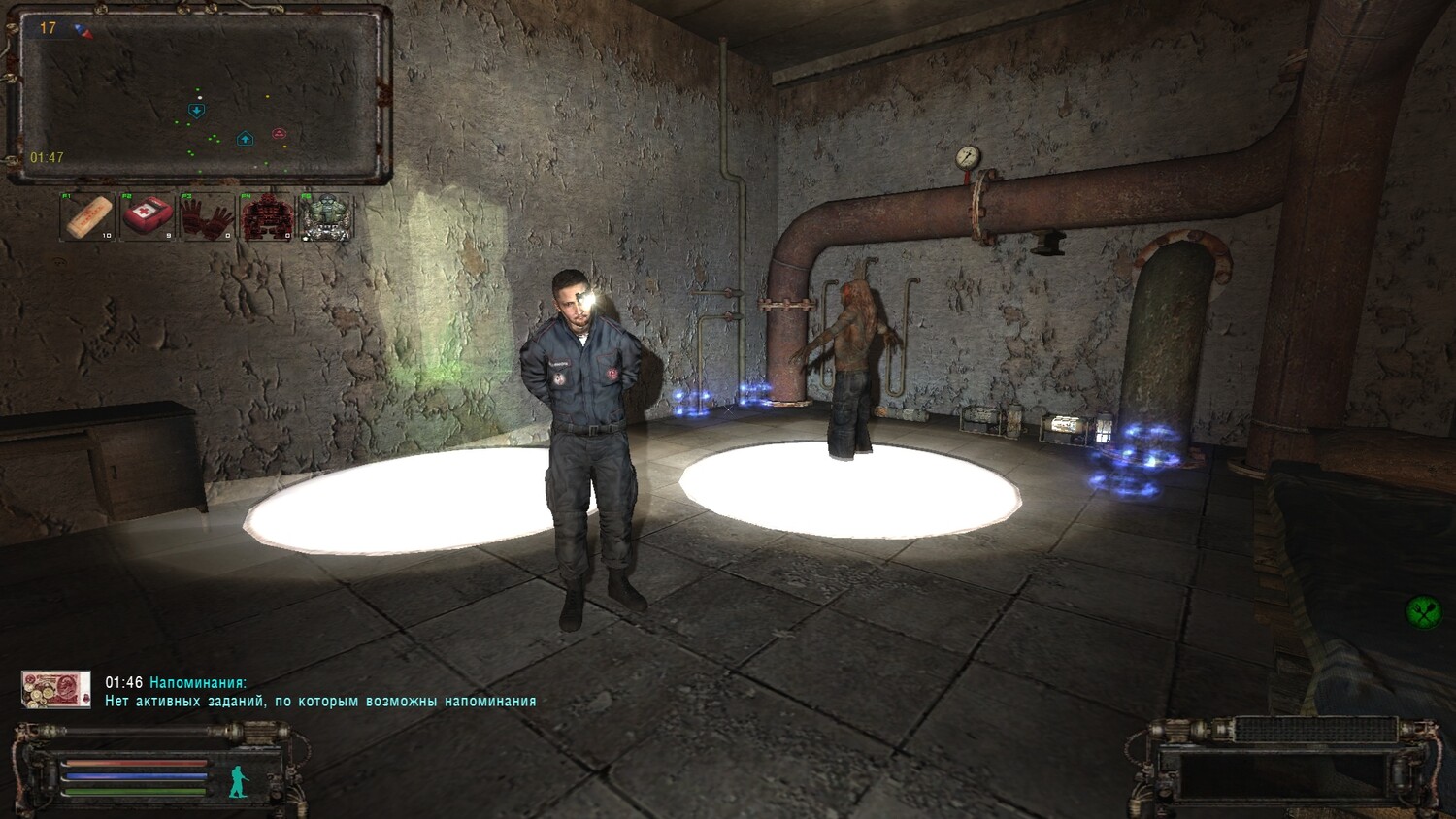Viewport: 1456px width, 819px height.
Task: Click the cyan stance silhouette indicator
Action: 238,781
